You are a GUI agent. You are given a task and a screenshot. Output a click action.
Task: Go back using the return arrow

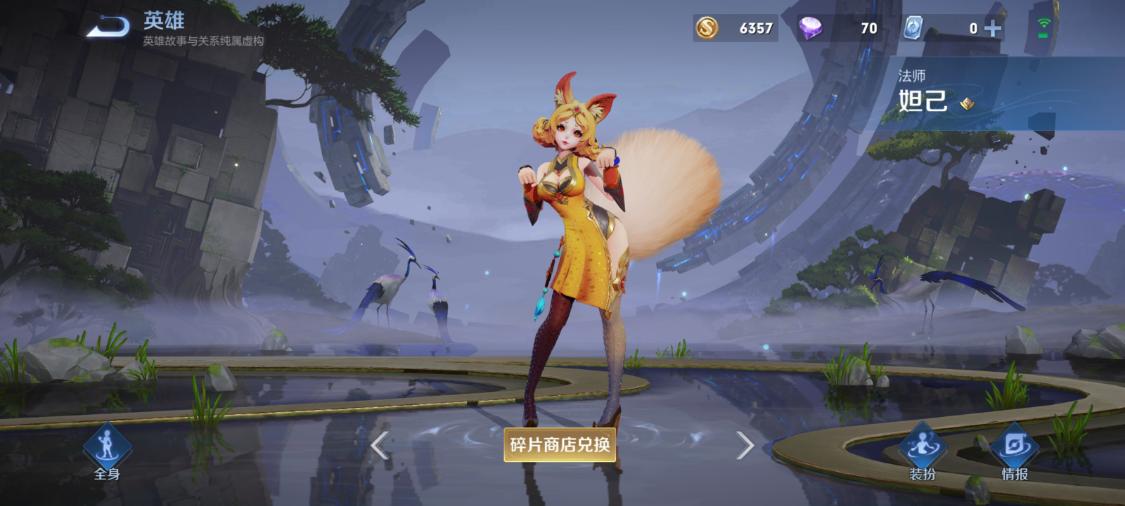[108, 27]
